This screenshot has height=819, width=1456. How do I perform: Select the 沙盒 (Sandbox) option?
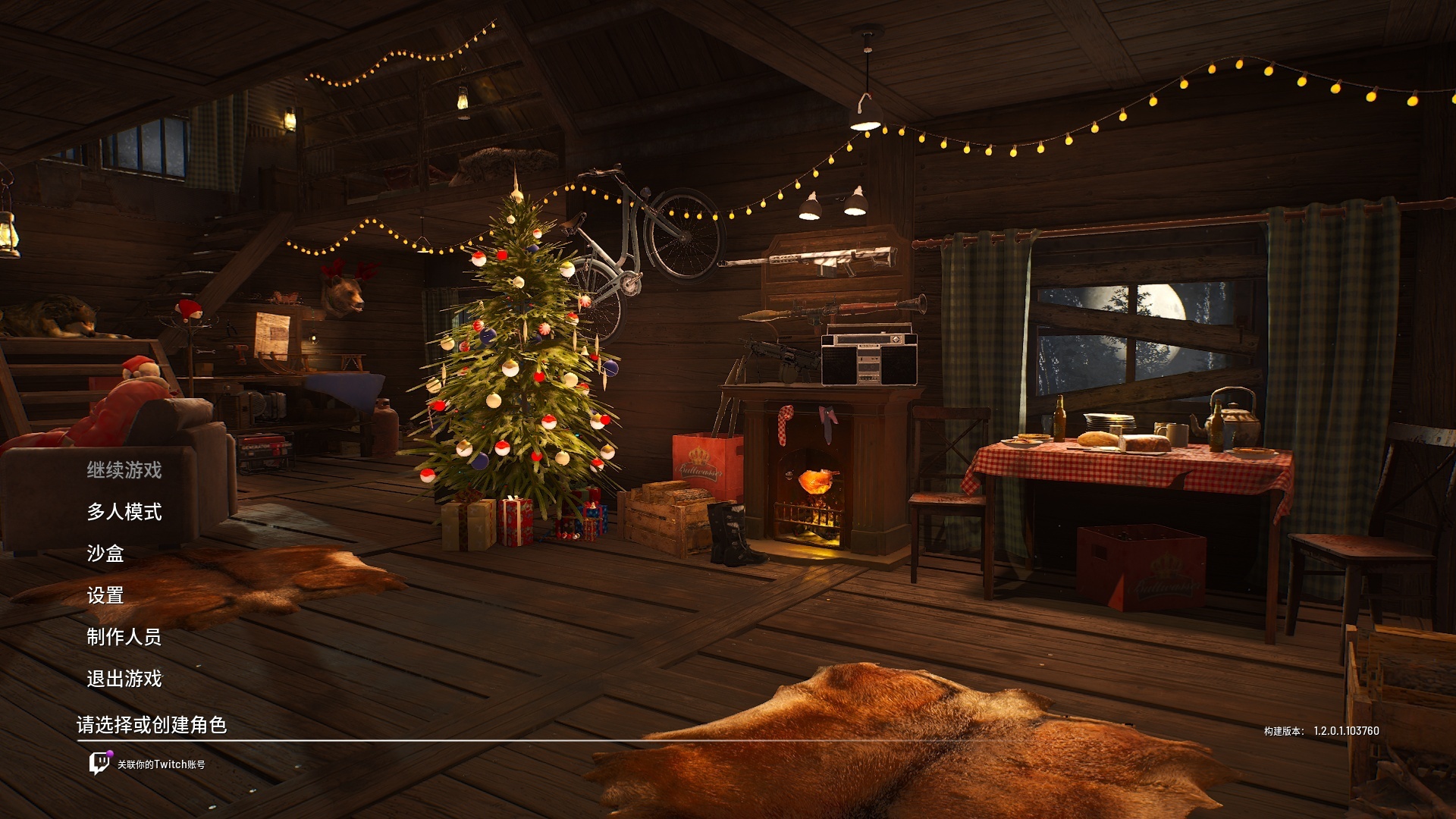click(x=105, y=554)
